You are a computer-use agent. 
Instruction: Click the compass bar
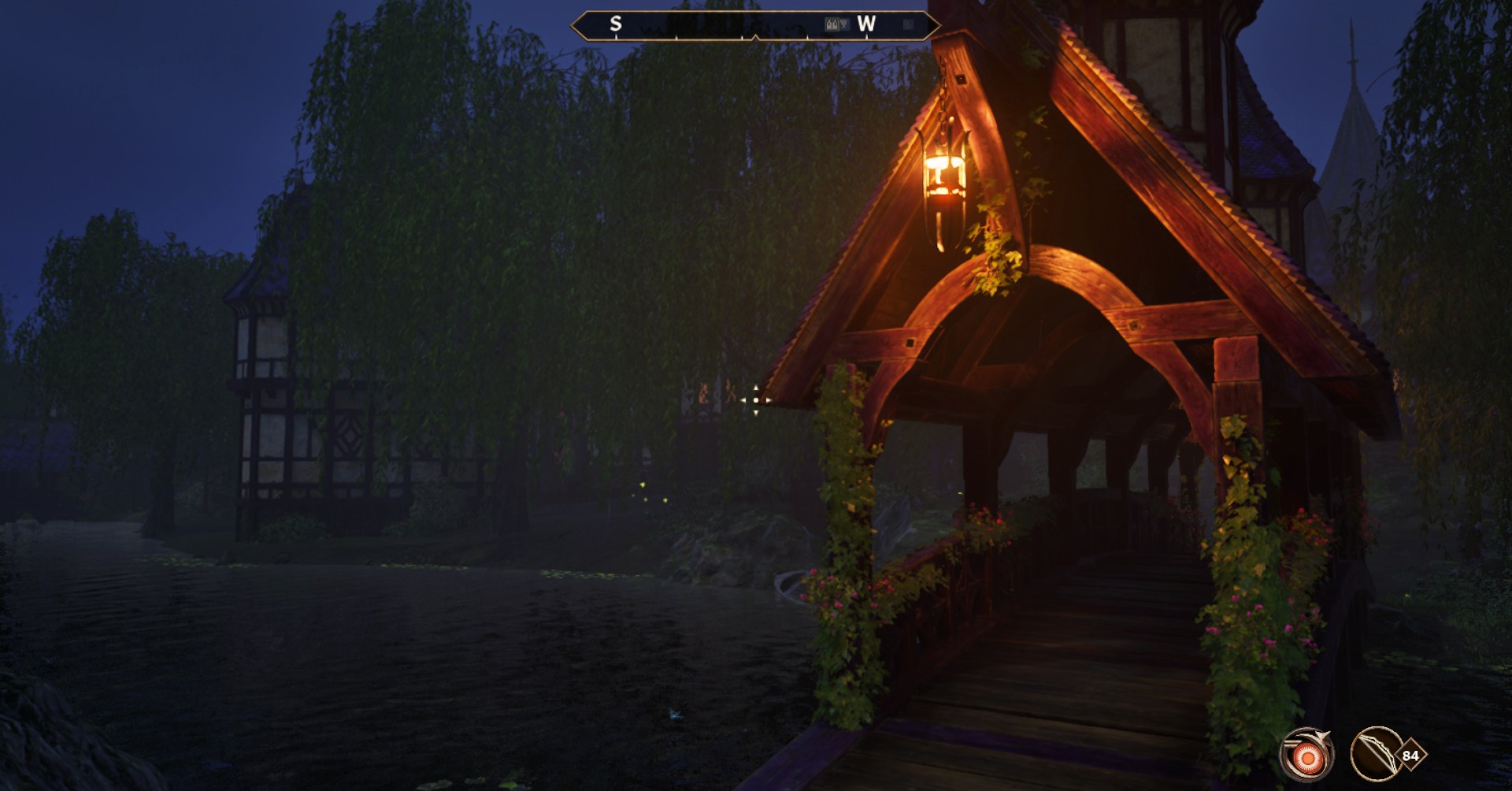(754, 25)
